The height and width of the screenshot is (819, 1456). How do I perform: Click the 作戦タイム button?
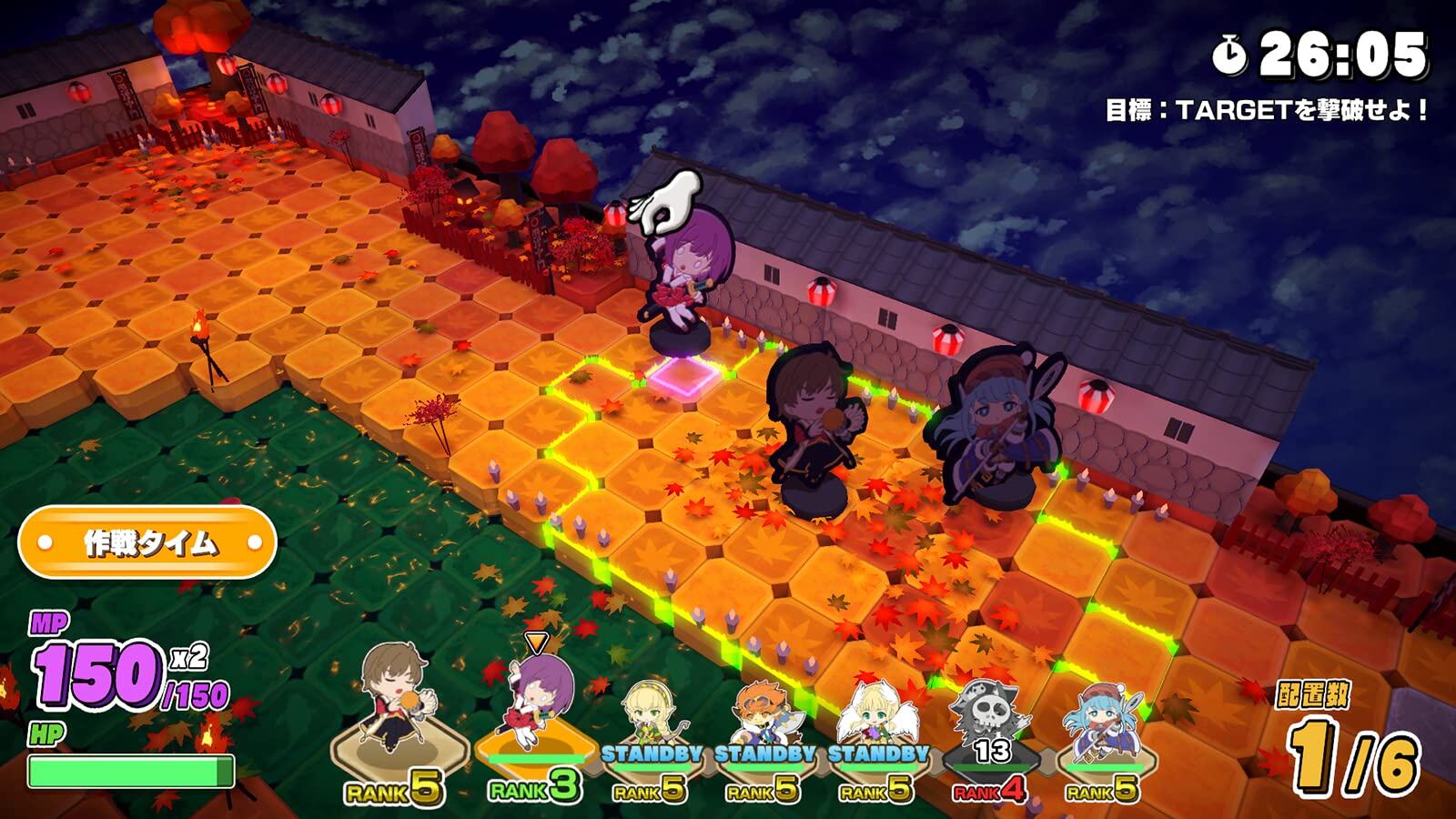(147, 543)
